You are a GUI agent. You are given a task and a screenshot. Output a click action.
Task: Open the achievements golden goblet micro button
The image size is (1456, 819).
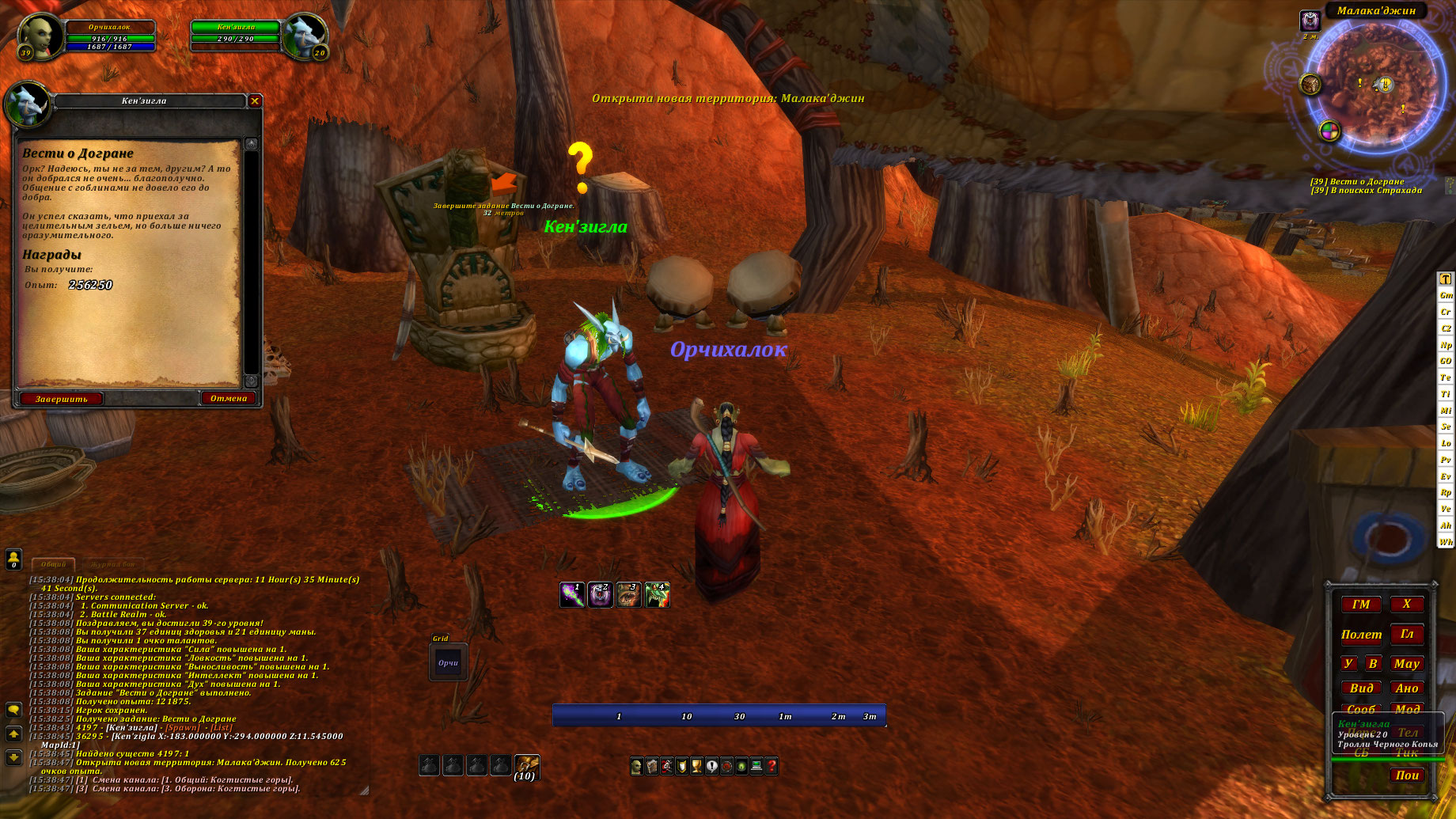click(x=696, y=766)
